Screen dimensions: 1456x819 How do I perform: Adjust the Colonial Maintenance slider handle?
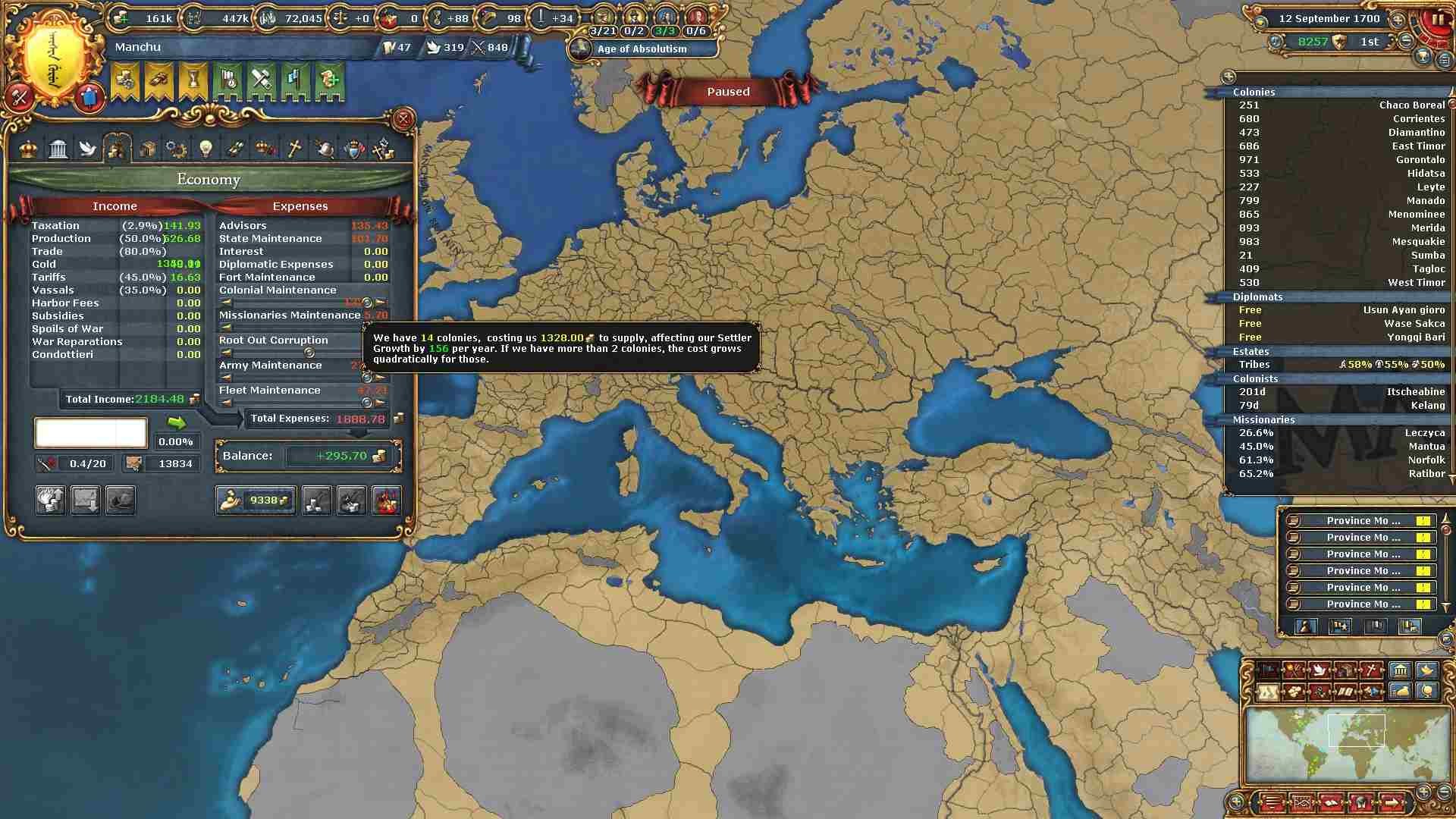[367, 303]
